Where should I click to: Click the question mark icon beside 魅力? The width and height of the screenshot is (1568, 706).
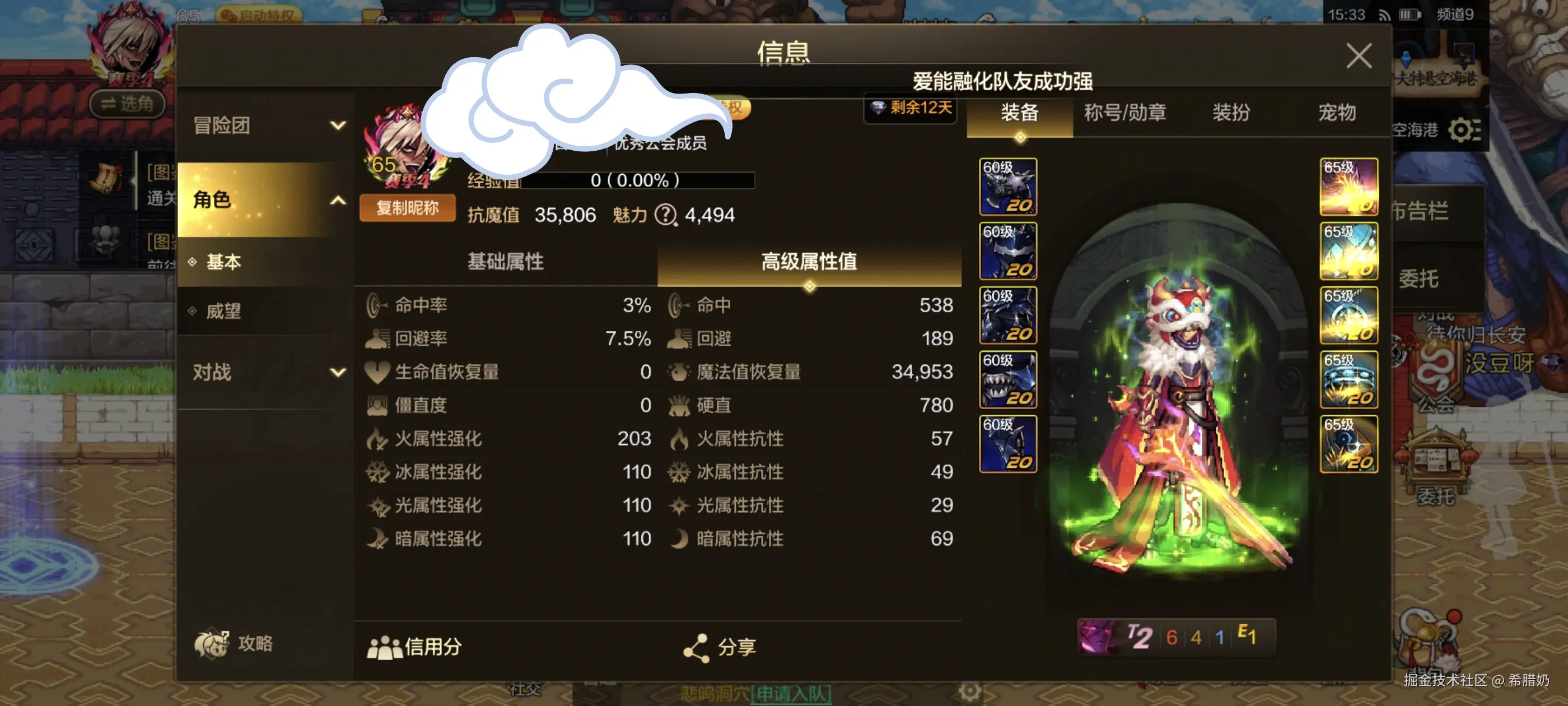(x=667, y=216)
